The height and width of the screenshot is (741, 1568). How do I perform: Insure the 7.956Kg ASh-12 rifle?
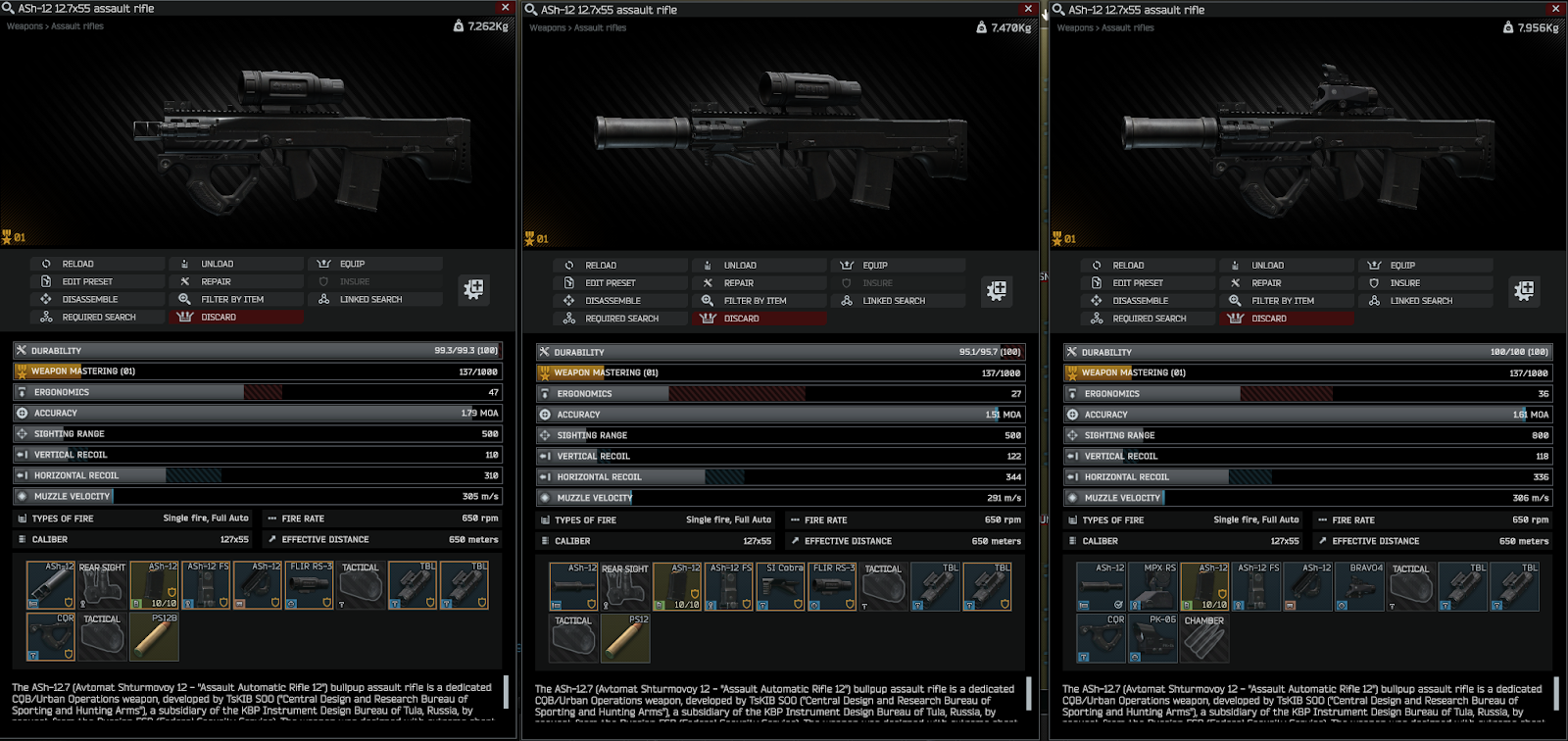tap(1404, 283)
